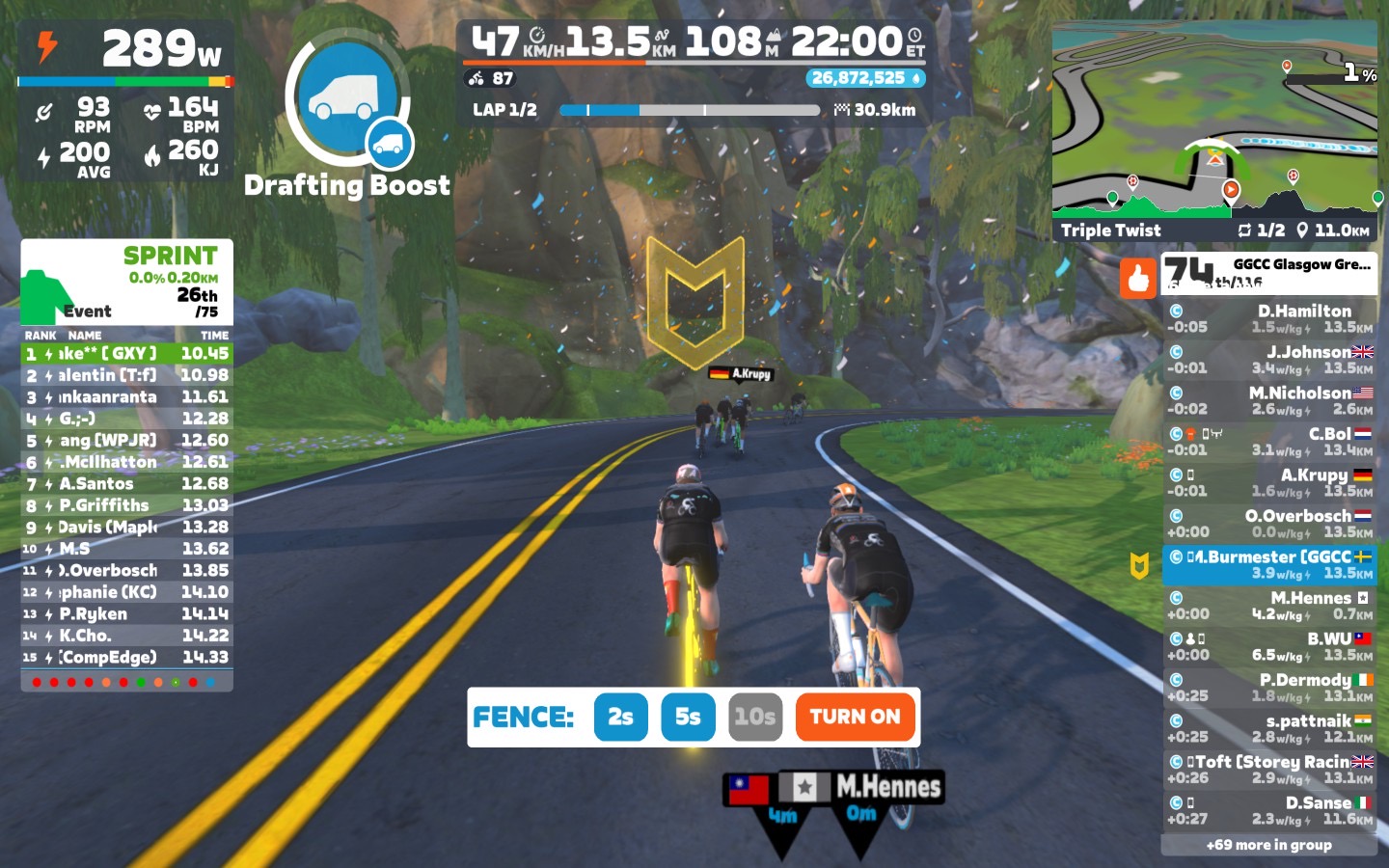
Task: Set the fence to 2s
Action: click(x=620, y=717)
